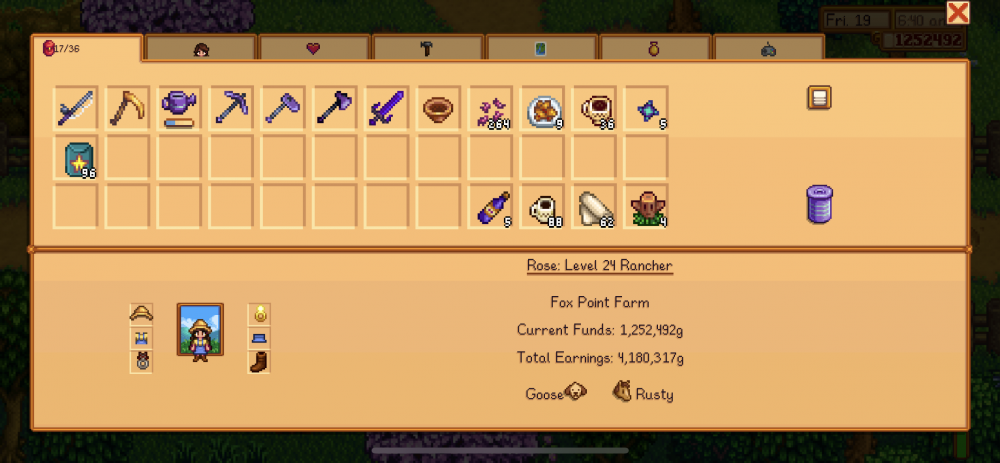Open the Collections tab with the money pouch icon
Image resolution: width=1000 pixels, height=463 pixels.
click(x=656, y=47)
